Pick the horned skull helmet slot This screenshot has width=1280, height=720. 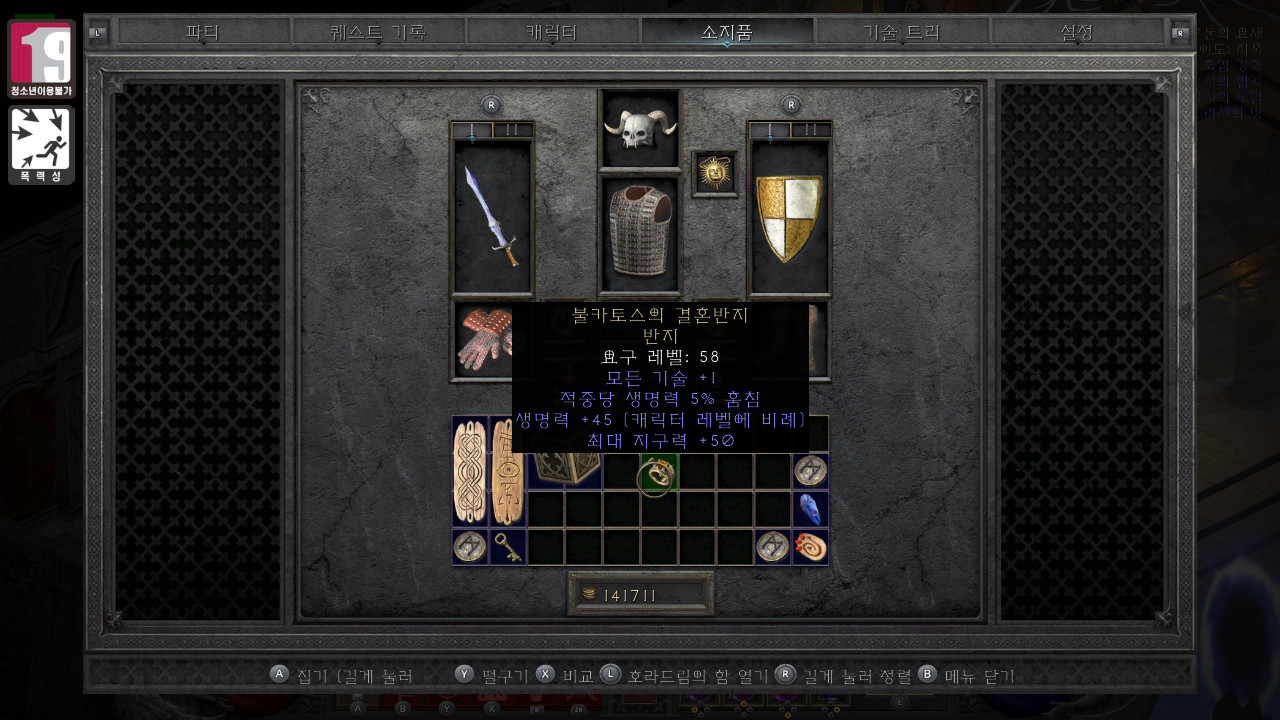tap(639, 128)
